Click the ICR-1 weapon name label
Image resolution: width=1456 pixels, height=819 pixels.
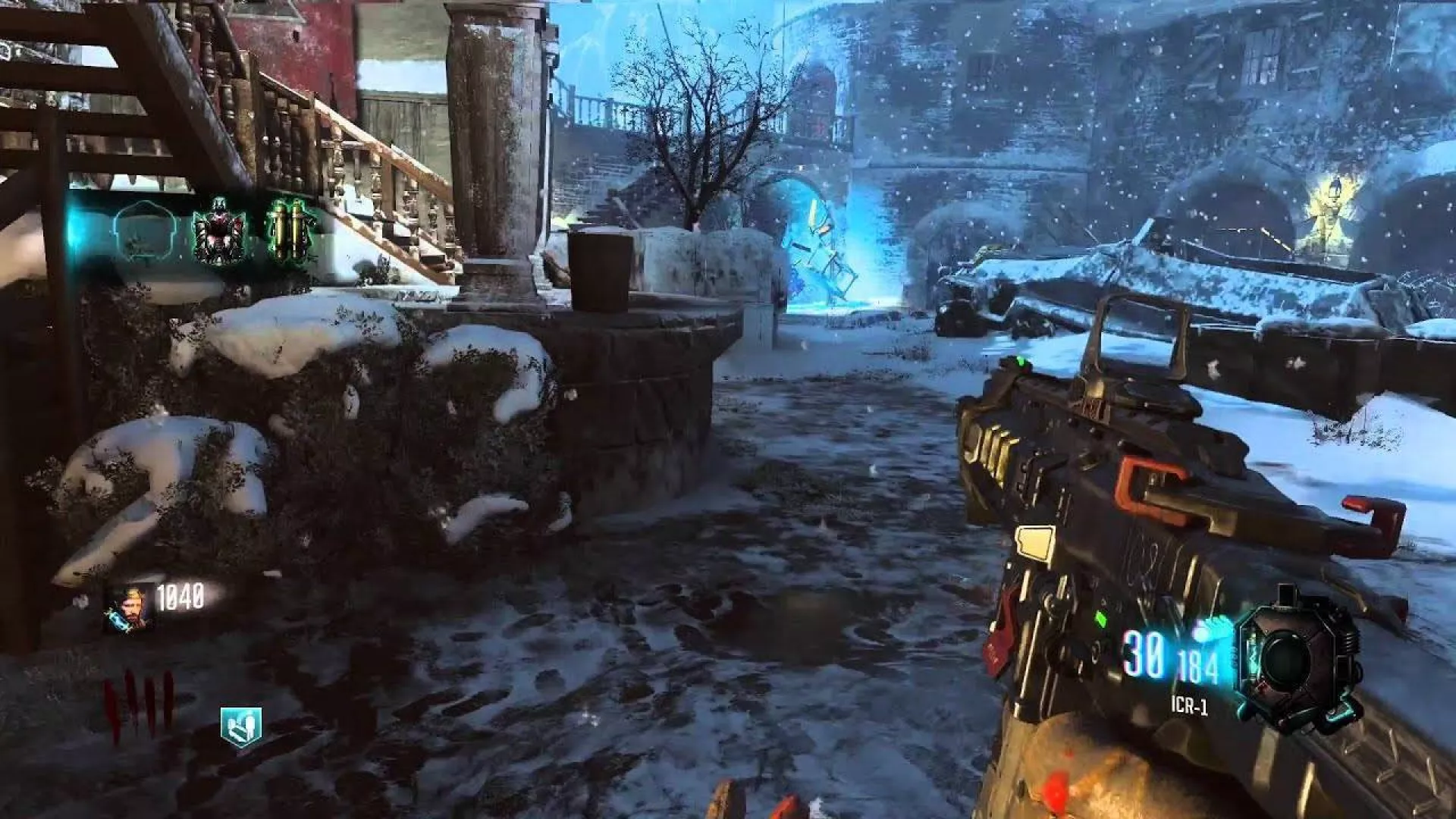(x=1189, y=706)
